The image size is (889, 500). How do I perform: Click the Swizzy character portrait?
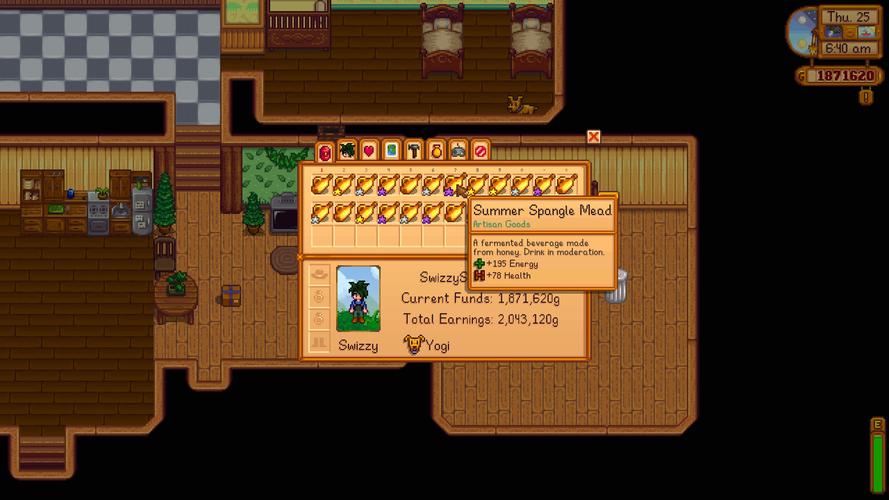tap(358, 298)
